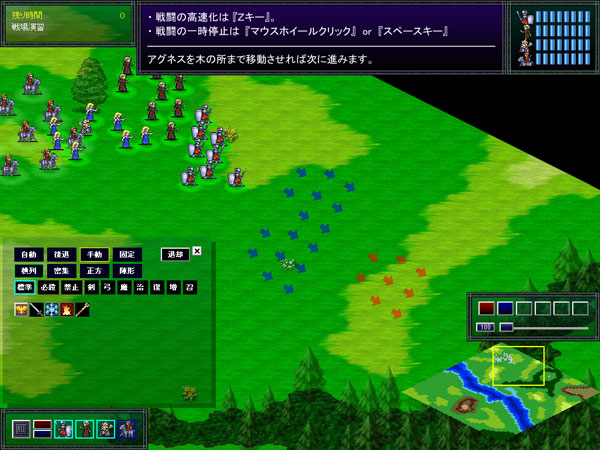Choose the 後退 (fall back) command

click(x=61, y=254)
